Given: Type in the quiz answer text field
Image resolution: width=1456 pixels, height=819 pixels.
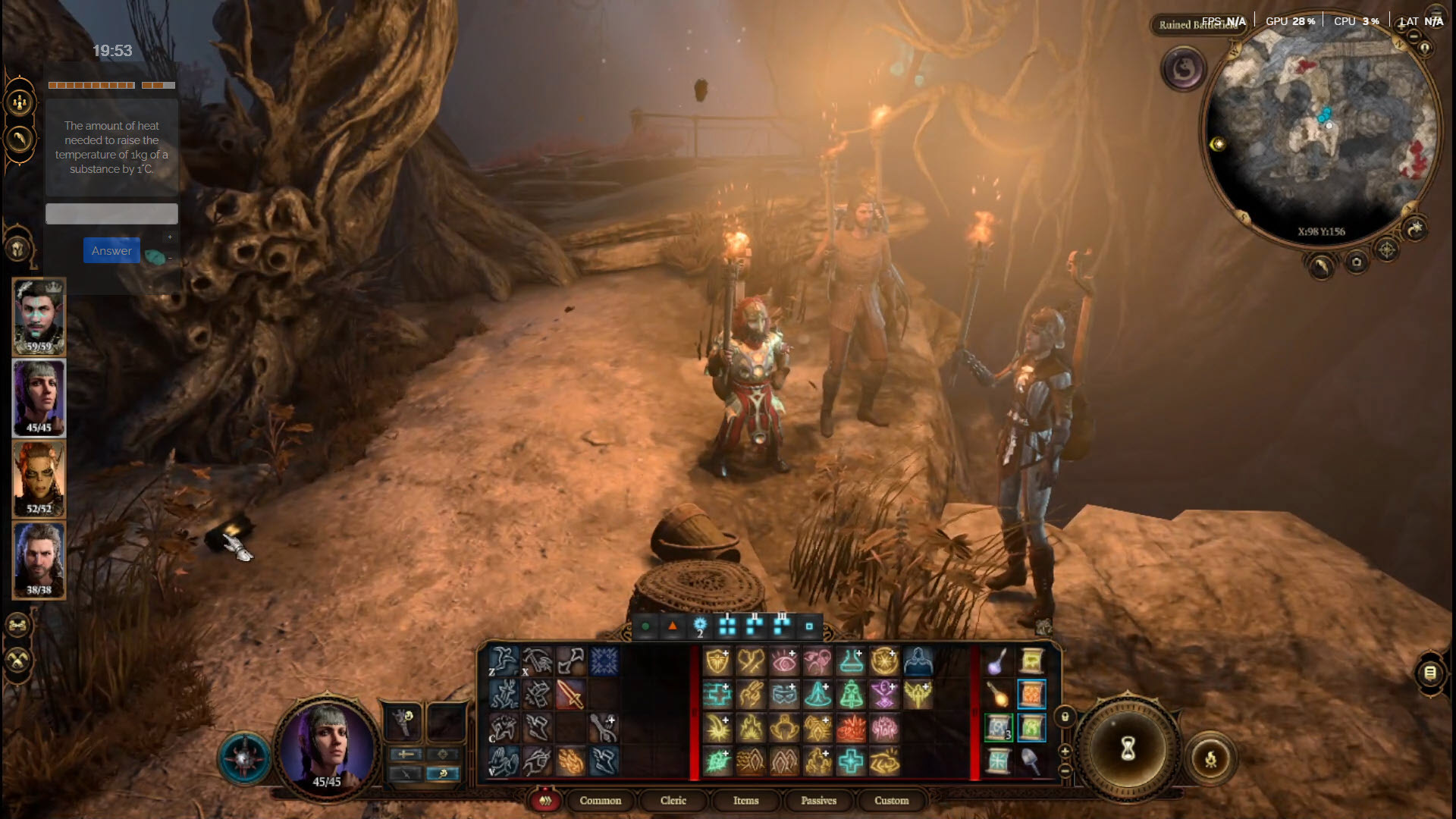Looking at the screenshot, I should click(x=111, y=214).
